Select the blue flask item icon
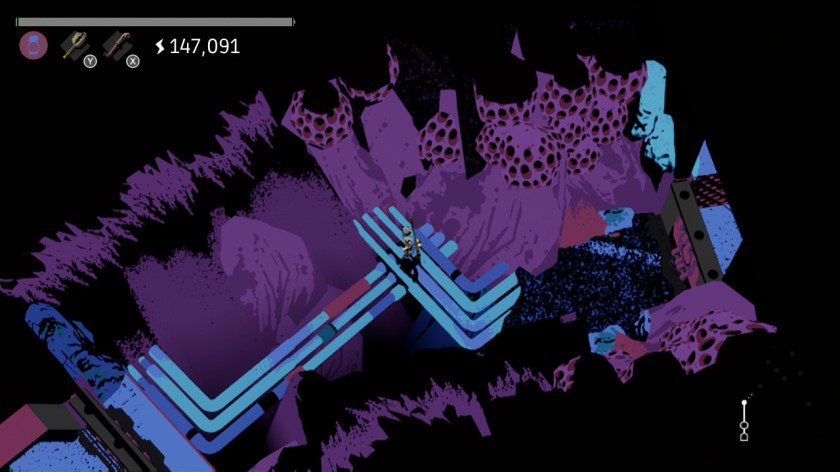 pos(34,45)
